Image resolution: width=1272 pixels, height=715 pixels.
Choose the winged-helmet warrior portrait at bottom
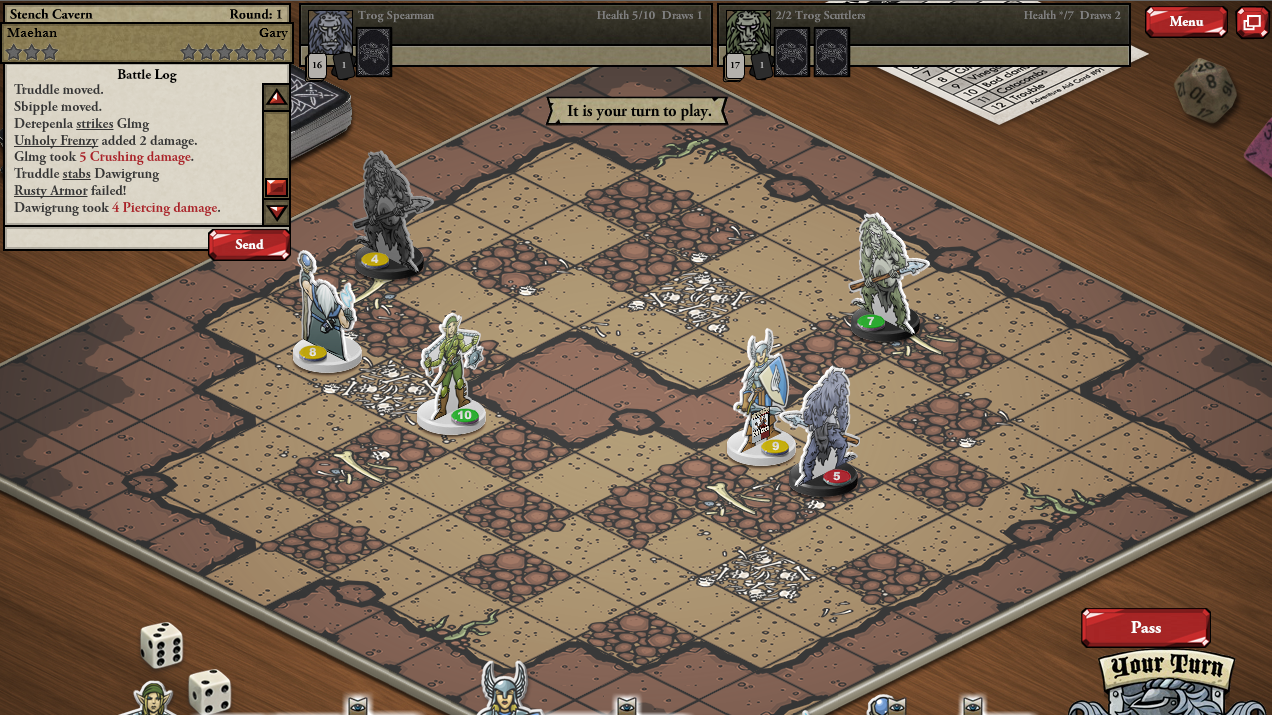504,692
